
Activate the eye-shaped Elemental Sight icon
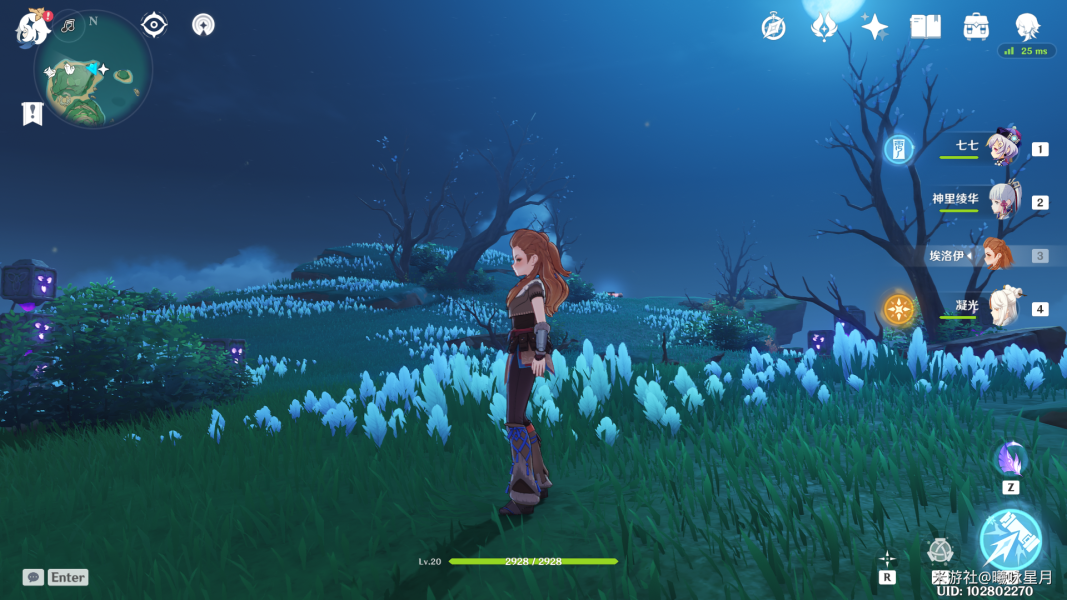(x=154, y=25)
